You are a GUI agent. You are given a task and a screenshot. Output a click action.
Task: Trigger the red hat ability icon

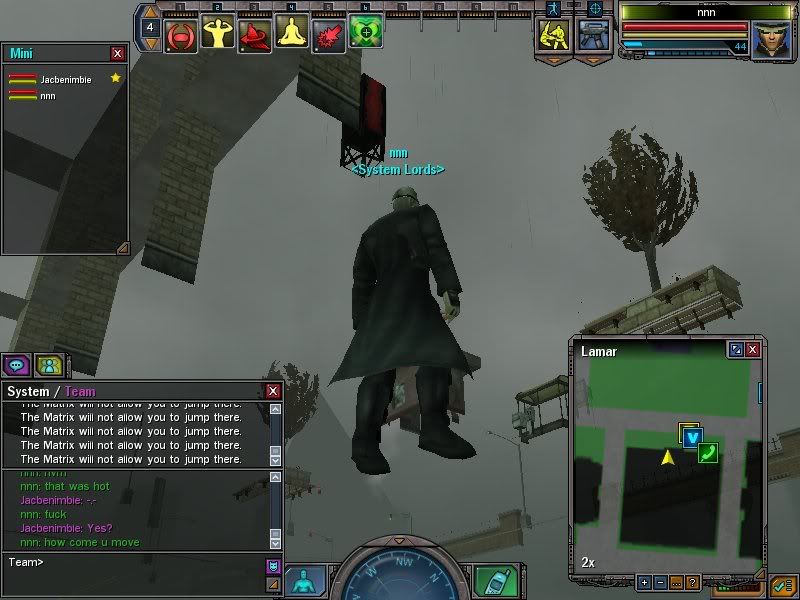254,34
